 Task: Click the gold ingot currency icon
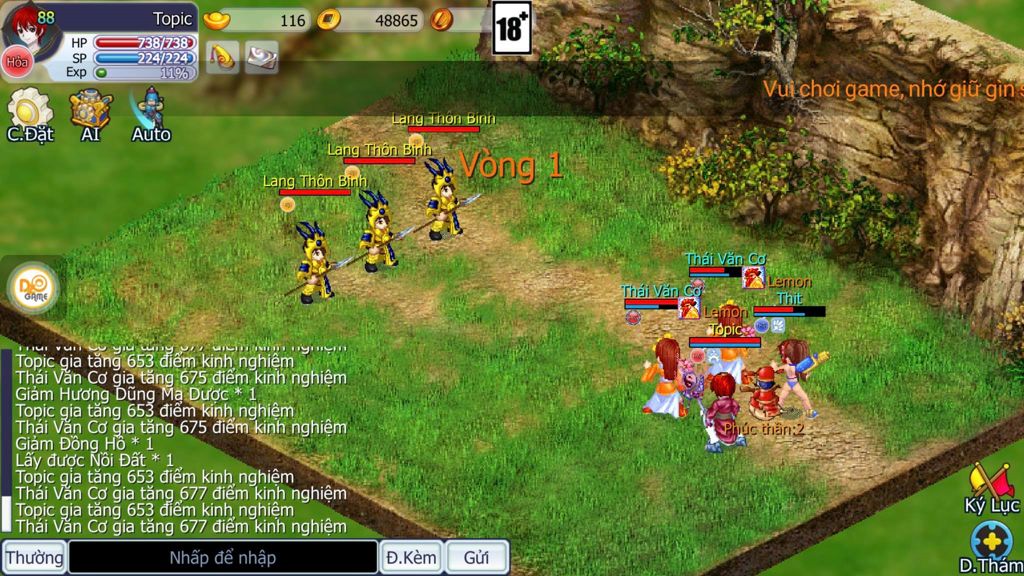click(216, 19)
